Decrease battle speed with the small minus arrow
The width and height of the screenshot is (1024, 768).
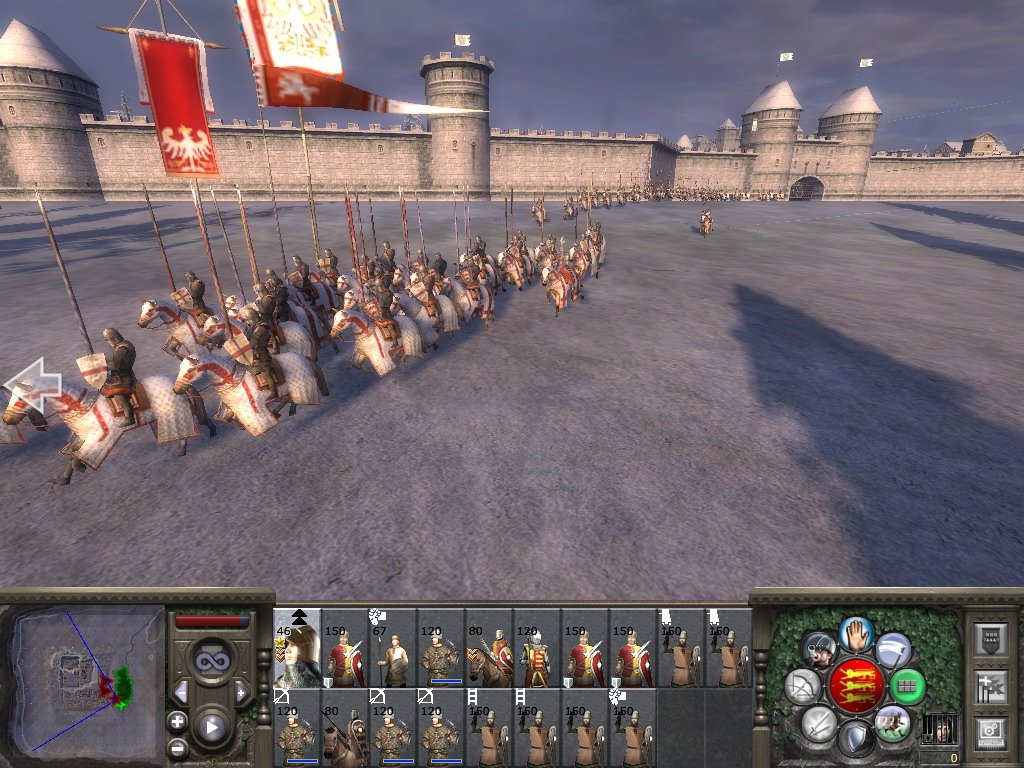[x=181, y=692]
